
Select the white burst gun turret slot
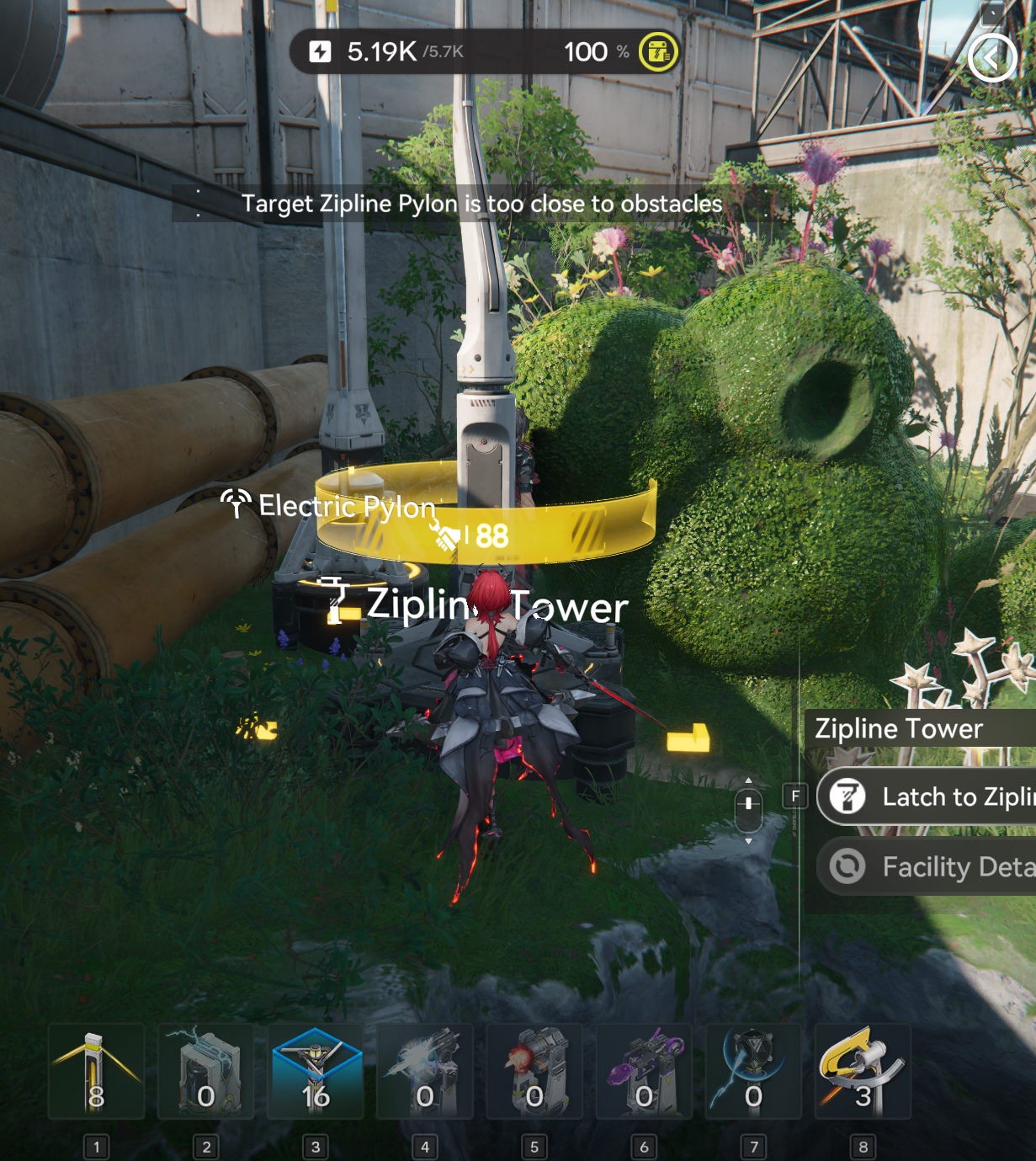425,1072
